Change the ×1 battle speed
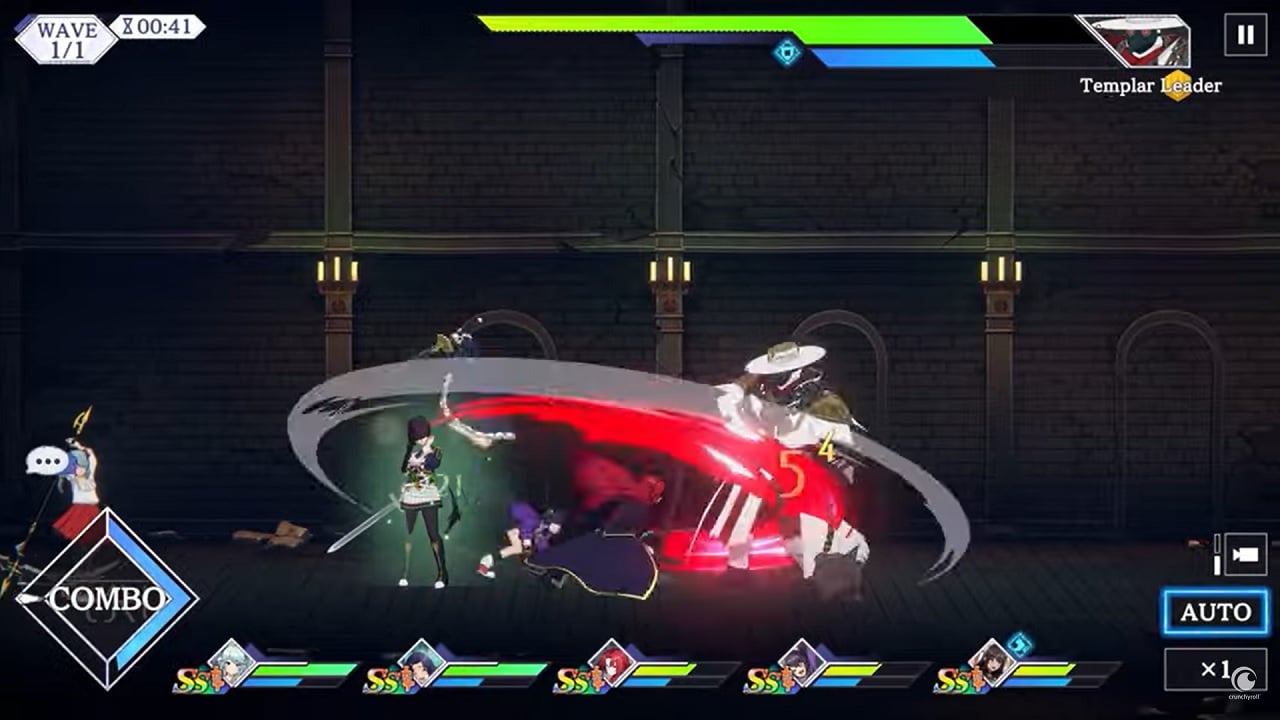Screen dimensions: 1280x720 pos(1215,669)
